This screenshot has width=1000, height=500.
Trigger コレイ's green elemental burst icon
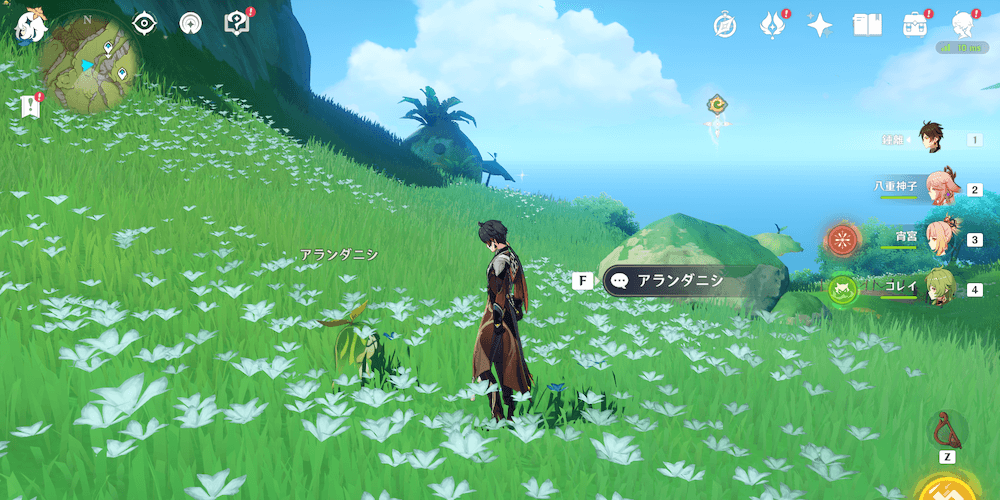click(x=843, y=289)
